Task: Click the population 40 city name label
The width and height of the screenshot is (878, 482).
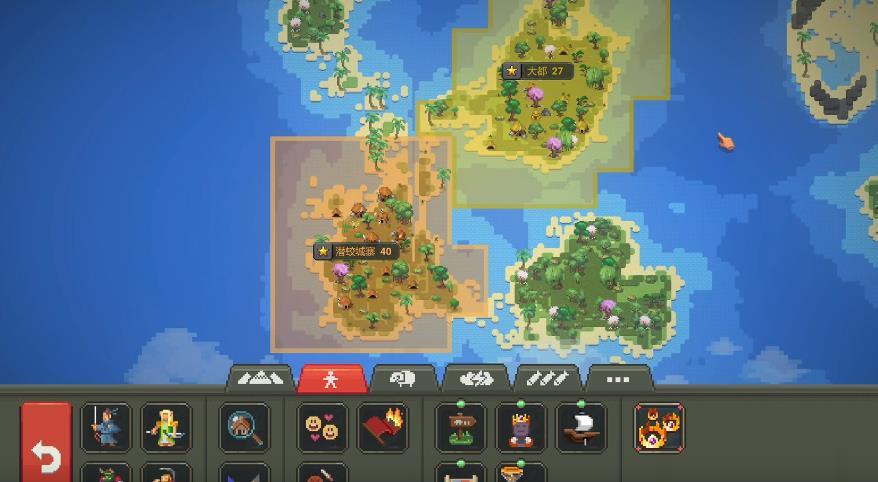Action: [x=357, y=251]
